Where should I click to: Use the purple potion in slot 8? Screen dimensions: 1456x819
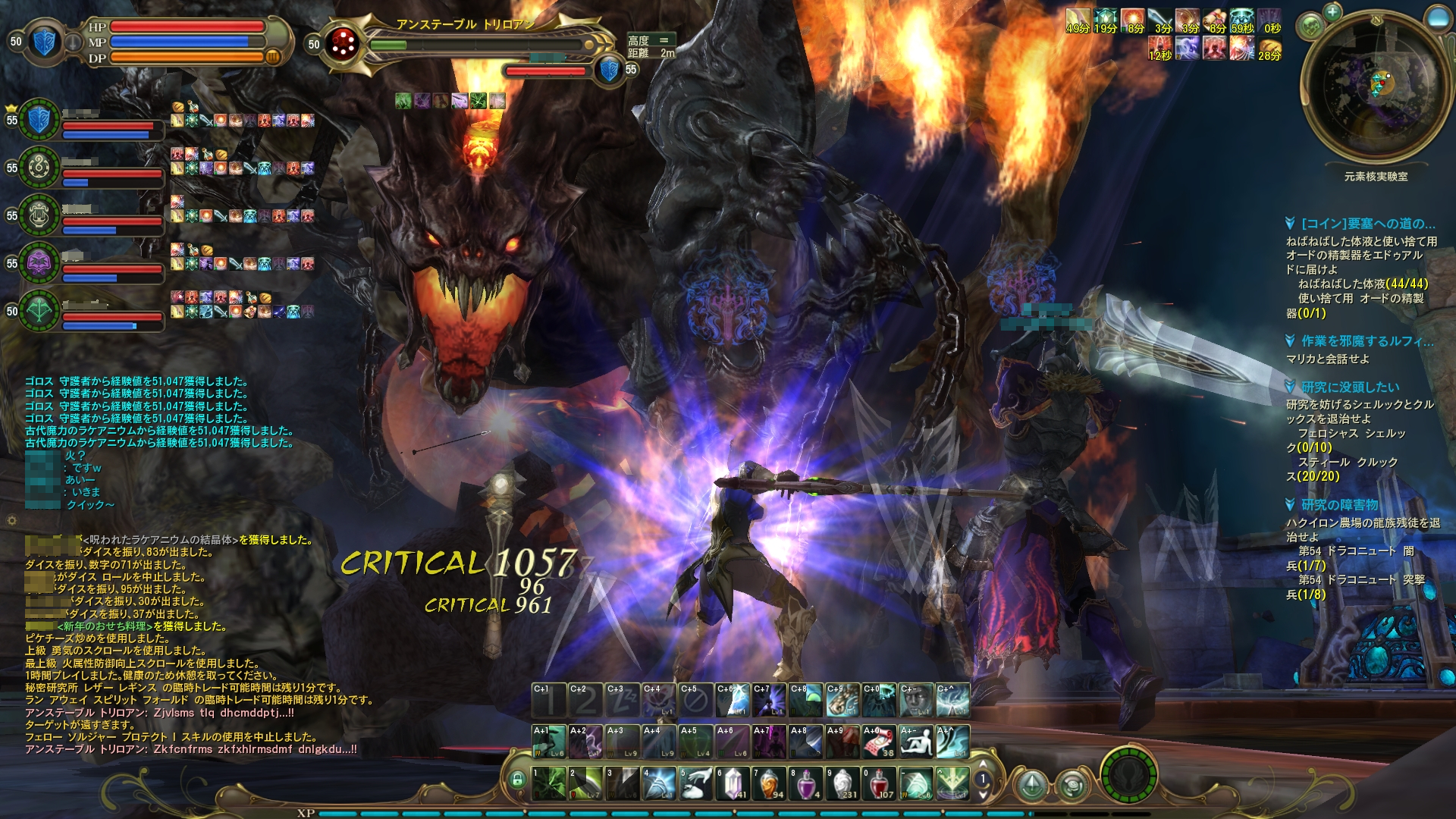(805, 783)
